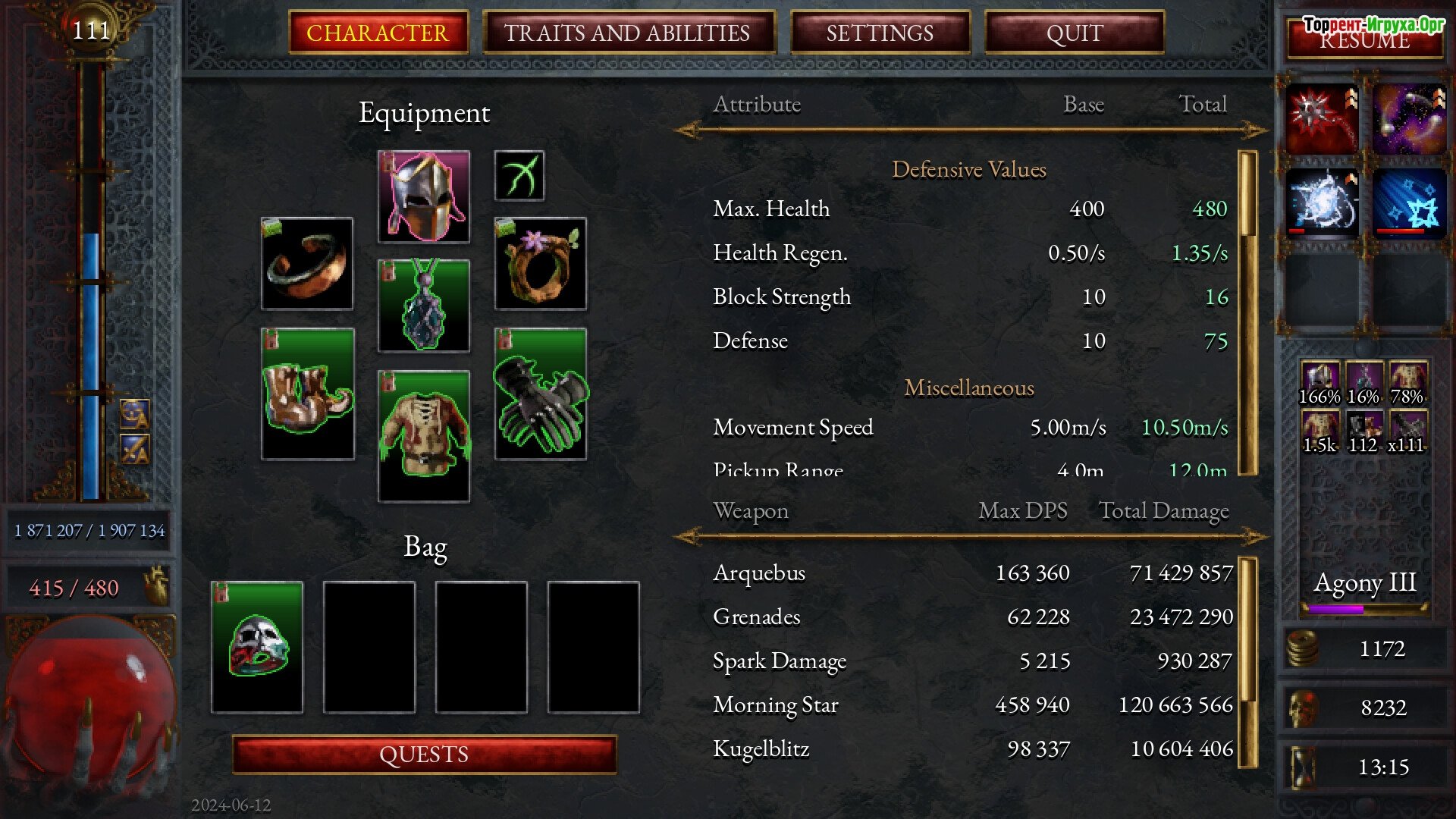The image size is (1456, 819).
Task: Open the Settings menu
Action: tap(880, 33)
